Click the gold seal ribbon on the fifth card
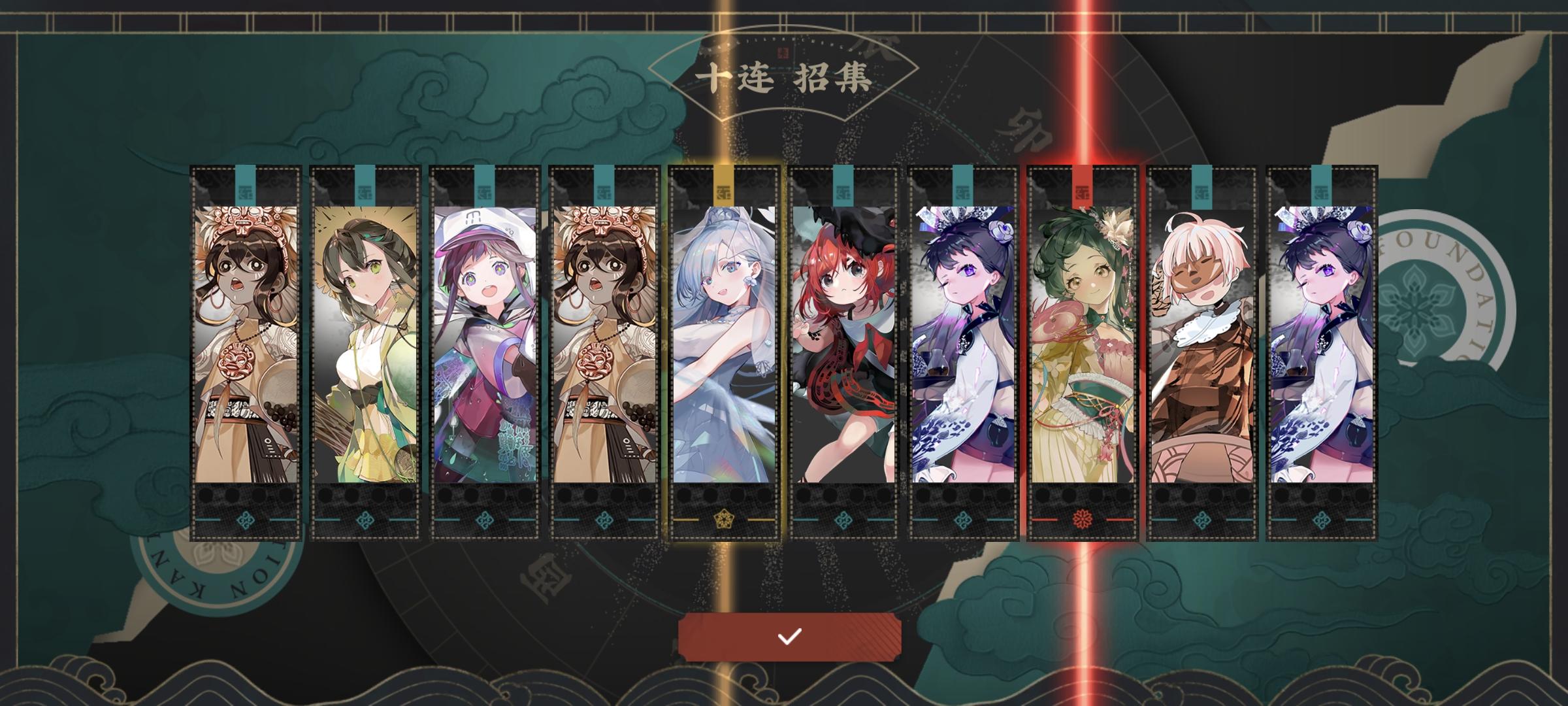 pos(724,186)
